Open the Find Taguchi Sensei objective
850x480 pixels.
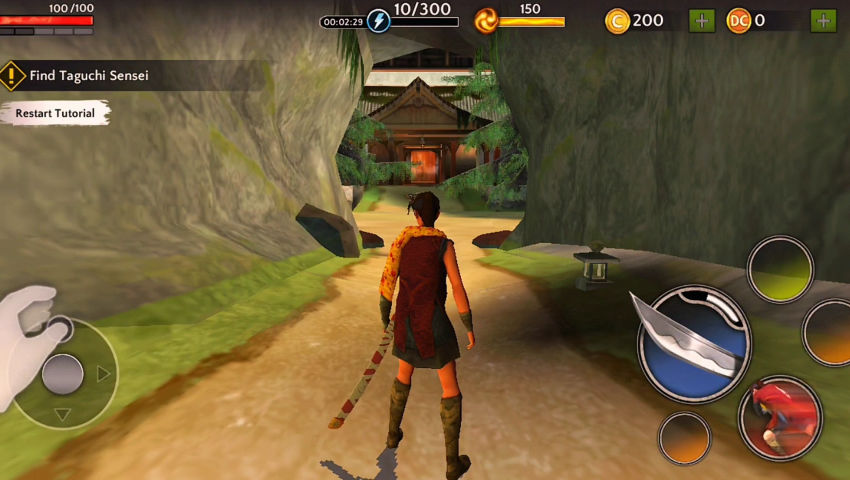click(89, 75)
